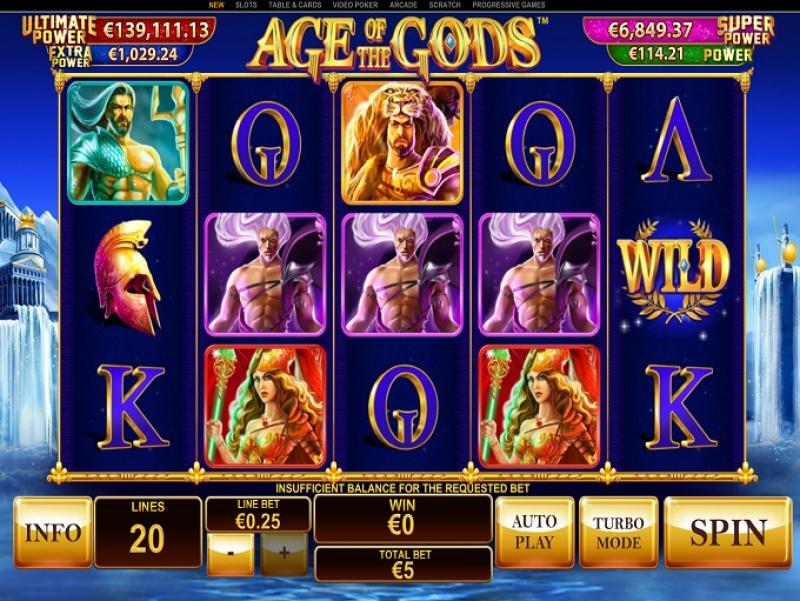Show Progressive Games list
This screenshot has height=601, width=800.
[509, 5]
